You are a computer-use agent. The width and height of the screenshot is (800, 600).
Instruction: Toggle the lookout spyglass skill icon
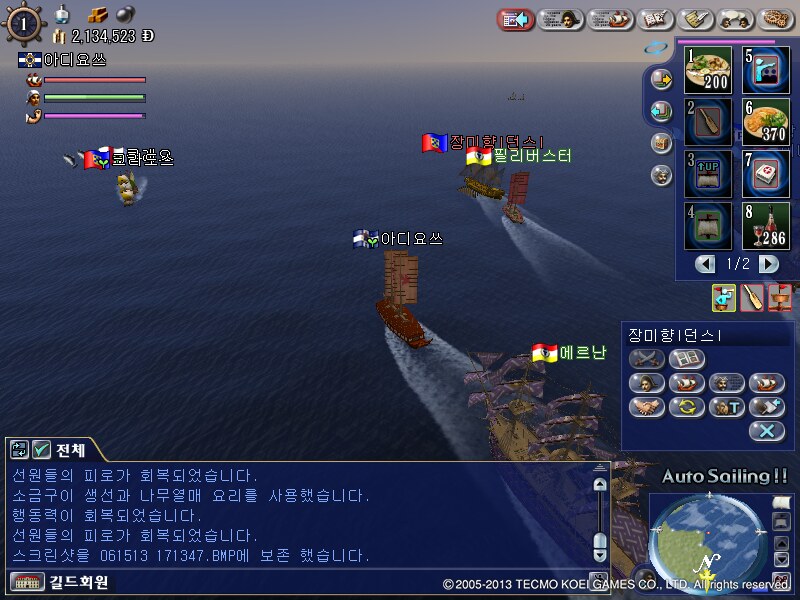click(x=724, y=296)
